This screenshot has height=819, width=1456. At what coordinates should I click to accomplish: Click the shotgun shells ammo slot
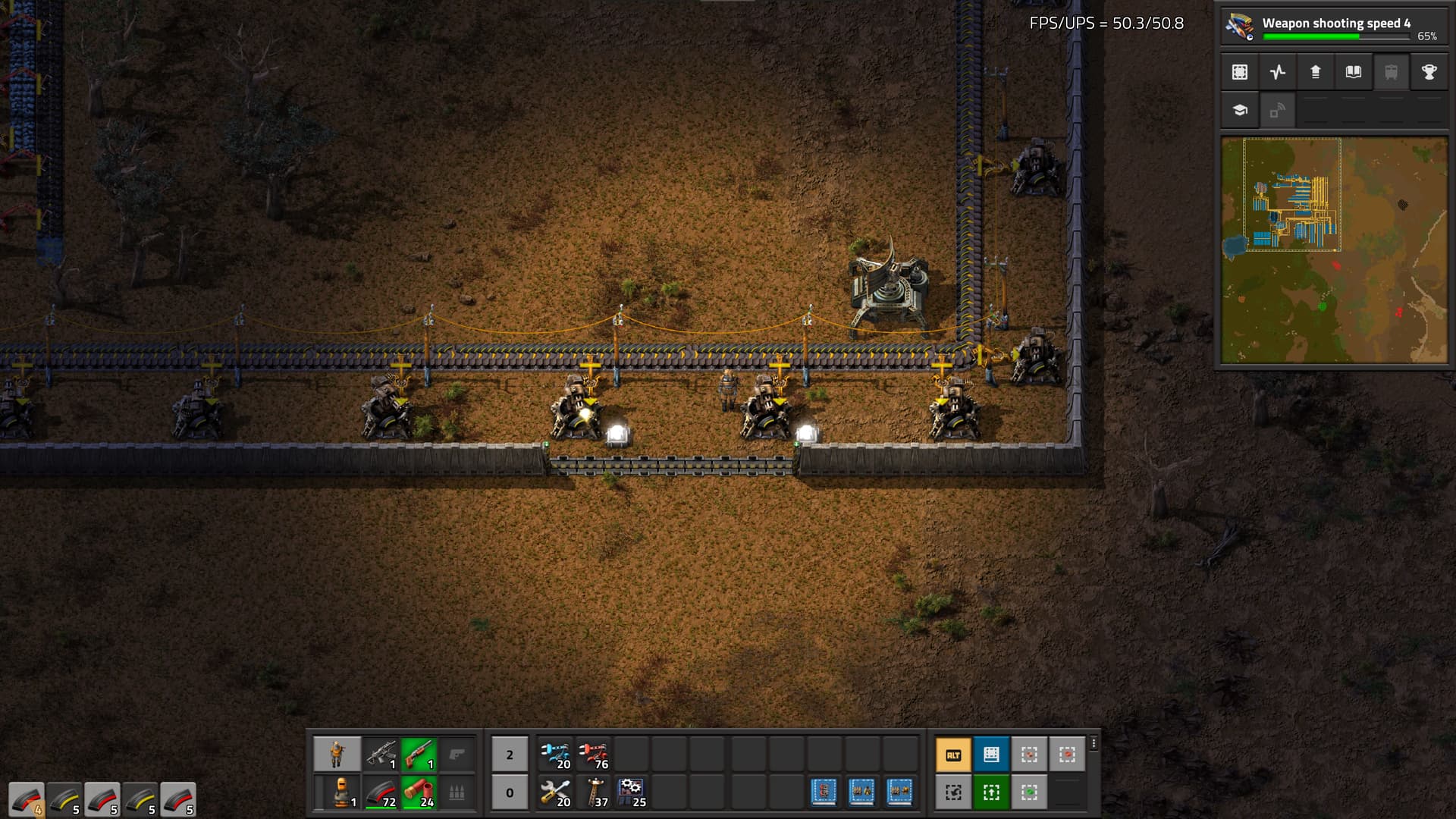[x=419, y=792]
